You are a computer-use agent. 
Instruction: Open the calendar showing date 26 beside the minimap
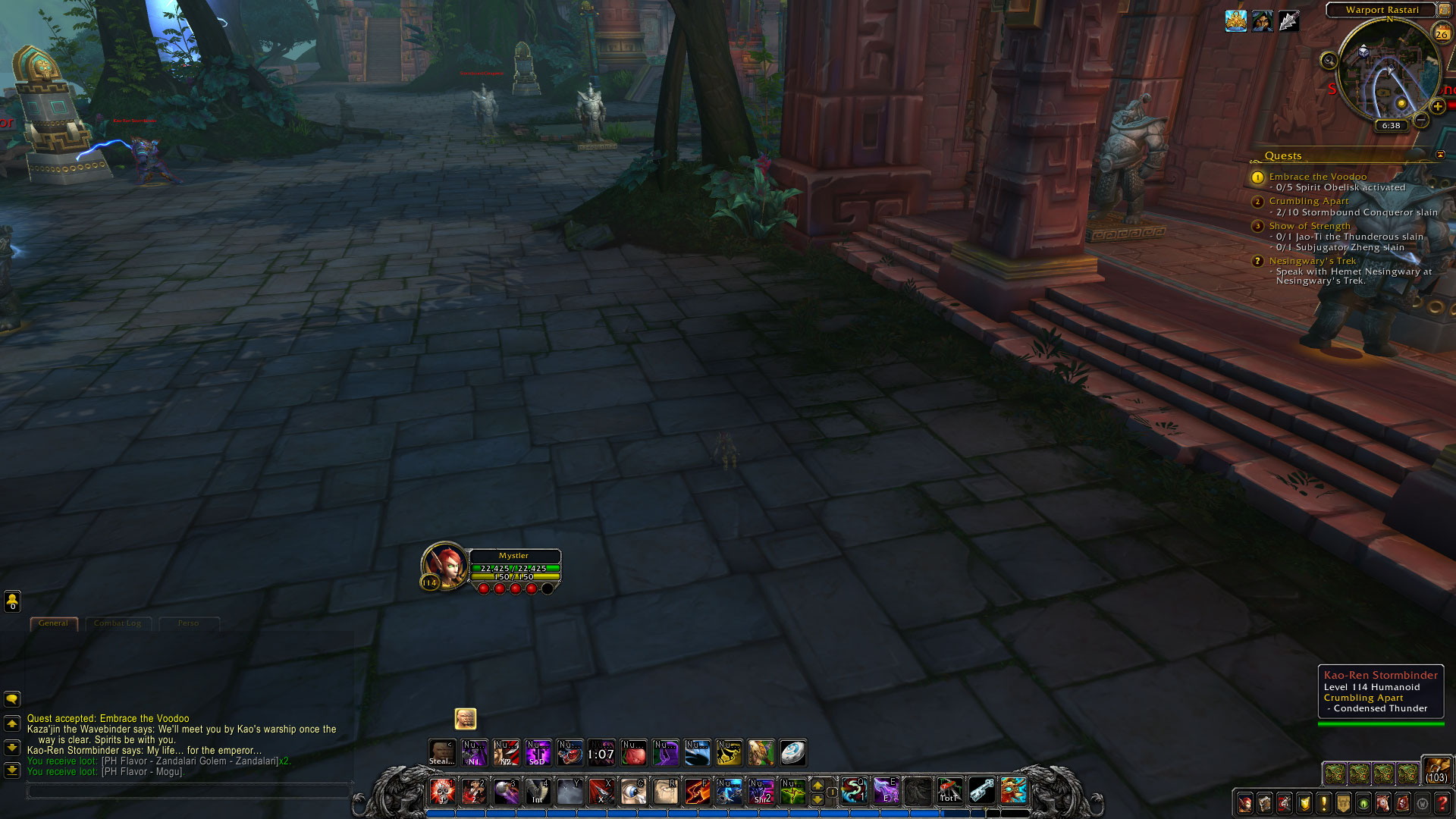1442,33
